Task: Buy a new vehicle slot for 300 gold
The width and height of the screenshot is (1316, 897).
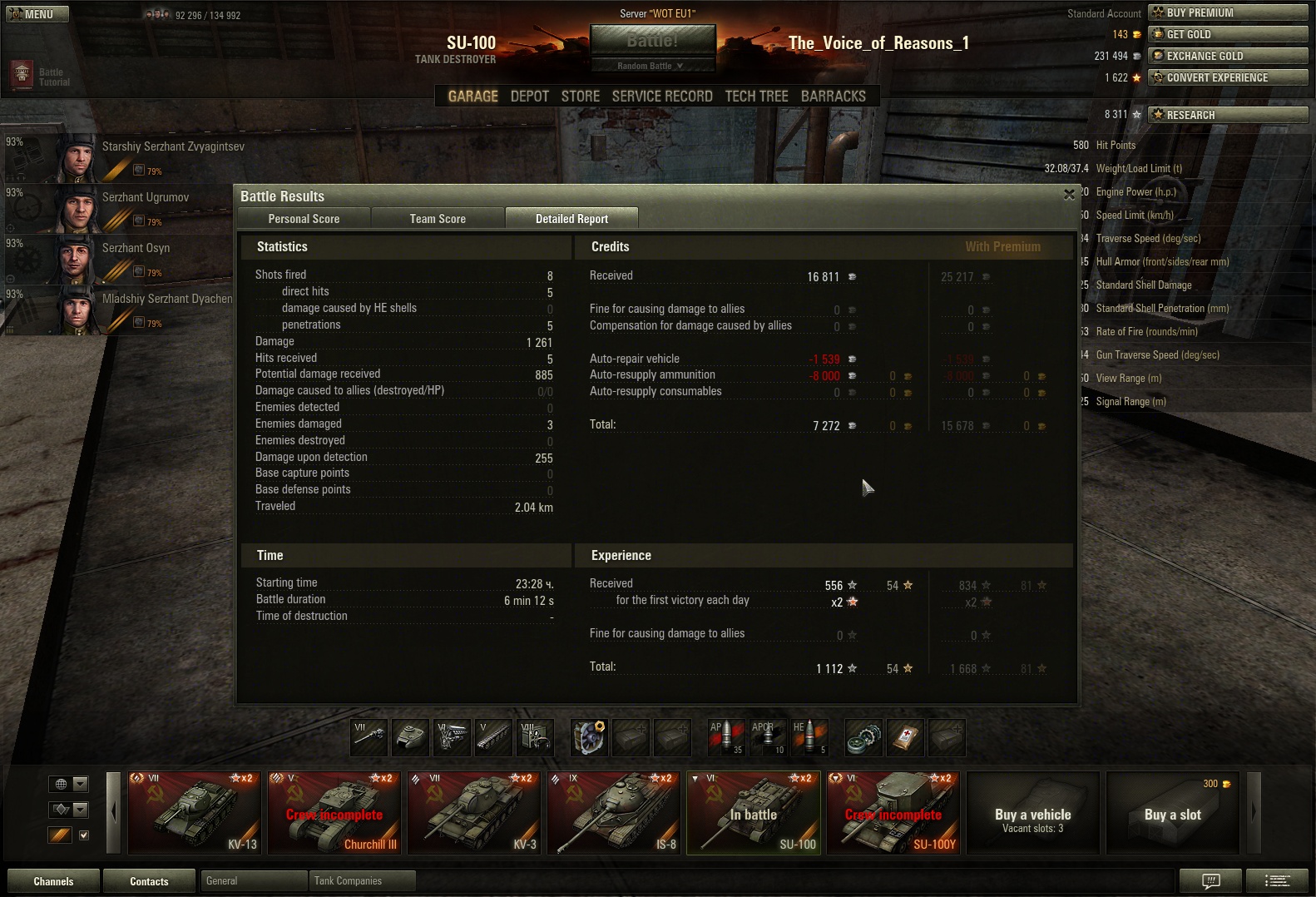Action: click(x=1172, y=813)
